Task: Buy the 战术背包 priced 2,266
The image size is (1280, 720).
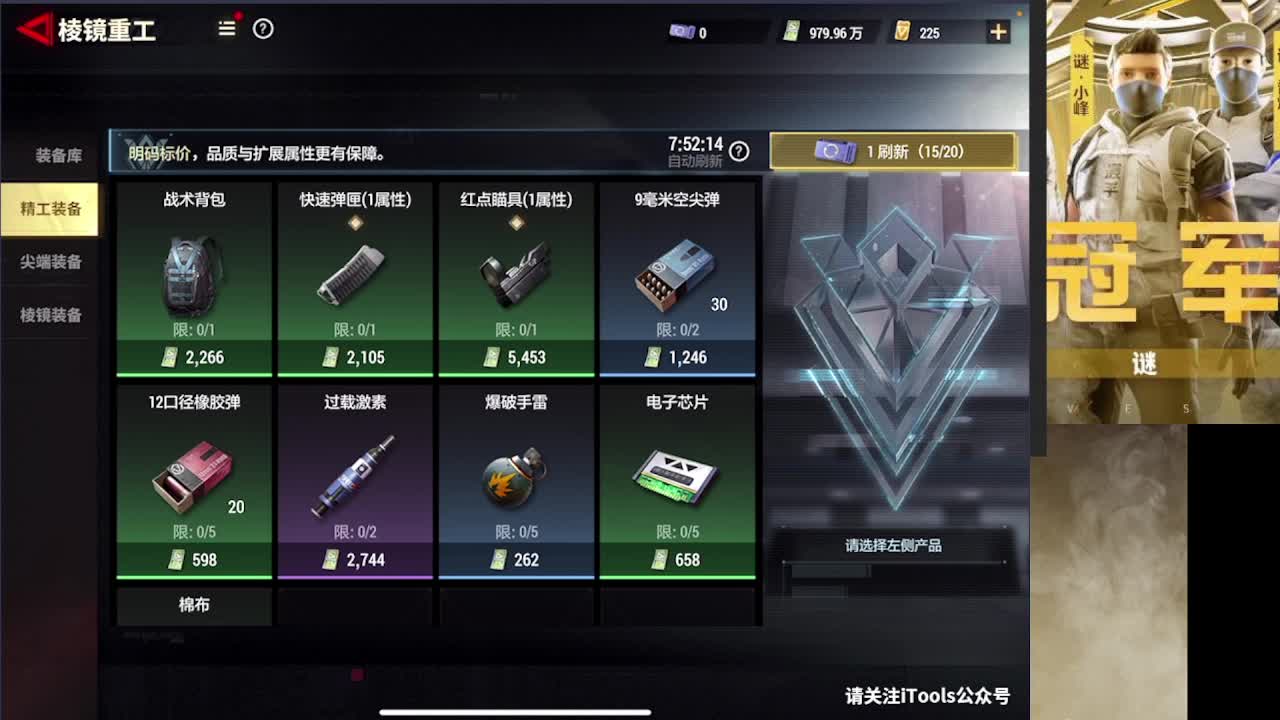Action: (x=193, y=278)
